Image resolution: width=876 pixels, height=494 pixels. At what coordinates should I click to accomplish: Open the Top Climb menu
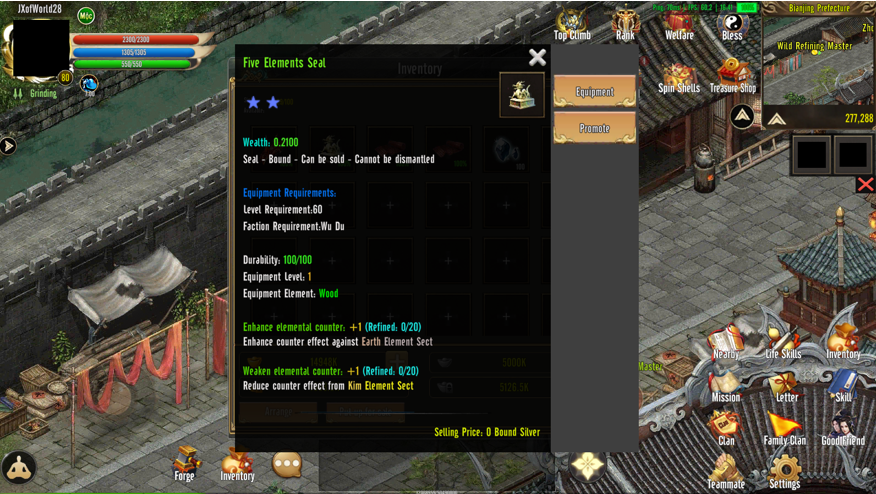pos(572,24)
